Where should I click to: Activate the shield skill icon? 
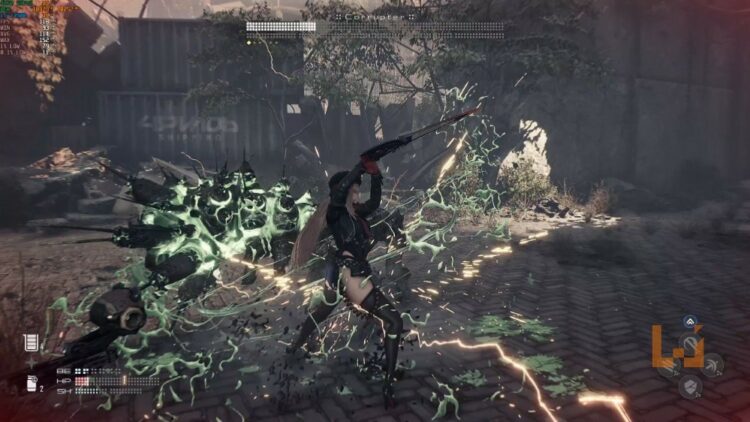(x=690, y=385)
